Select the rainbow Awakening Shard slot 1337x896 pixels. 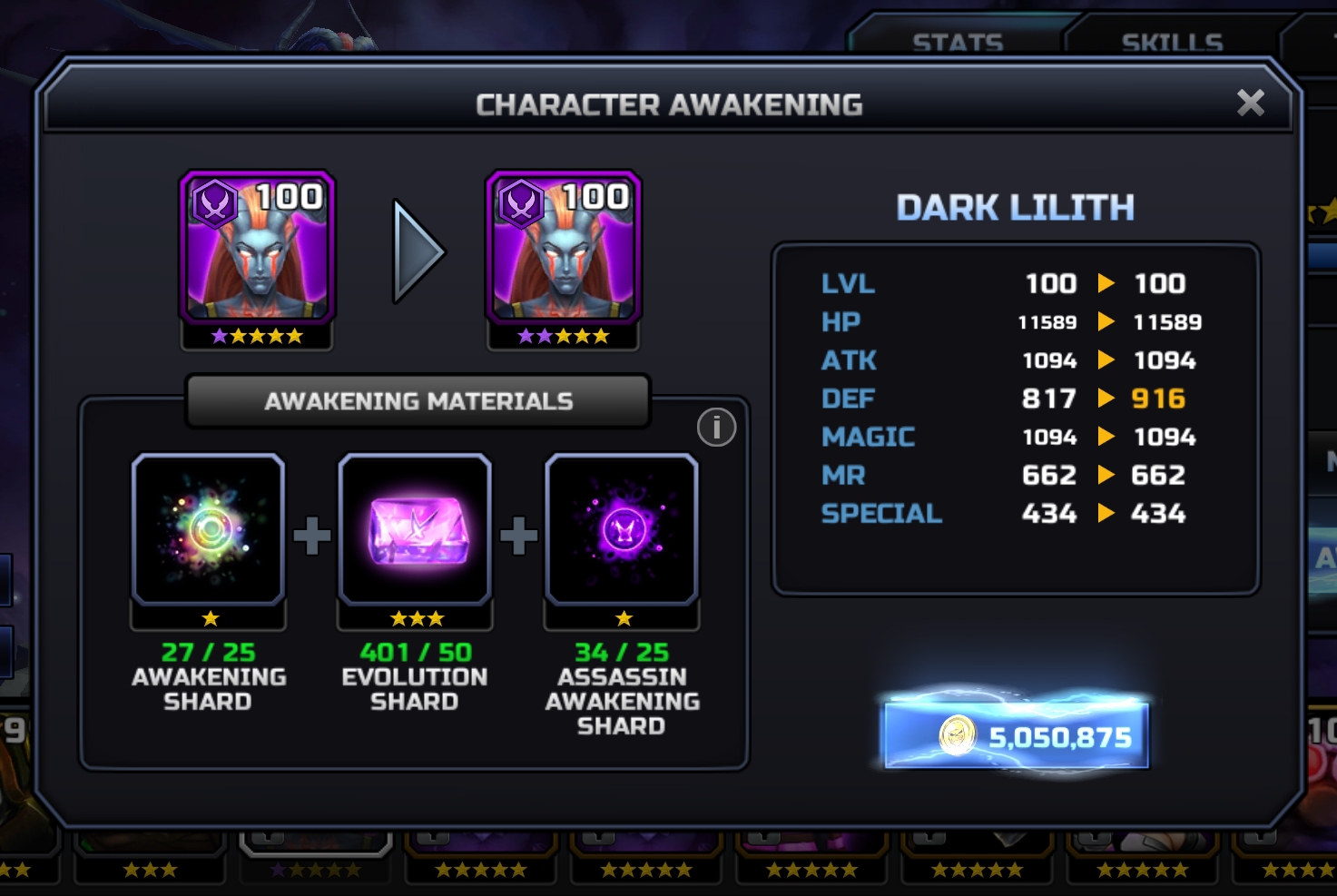209,530
